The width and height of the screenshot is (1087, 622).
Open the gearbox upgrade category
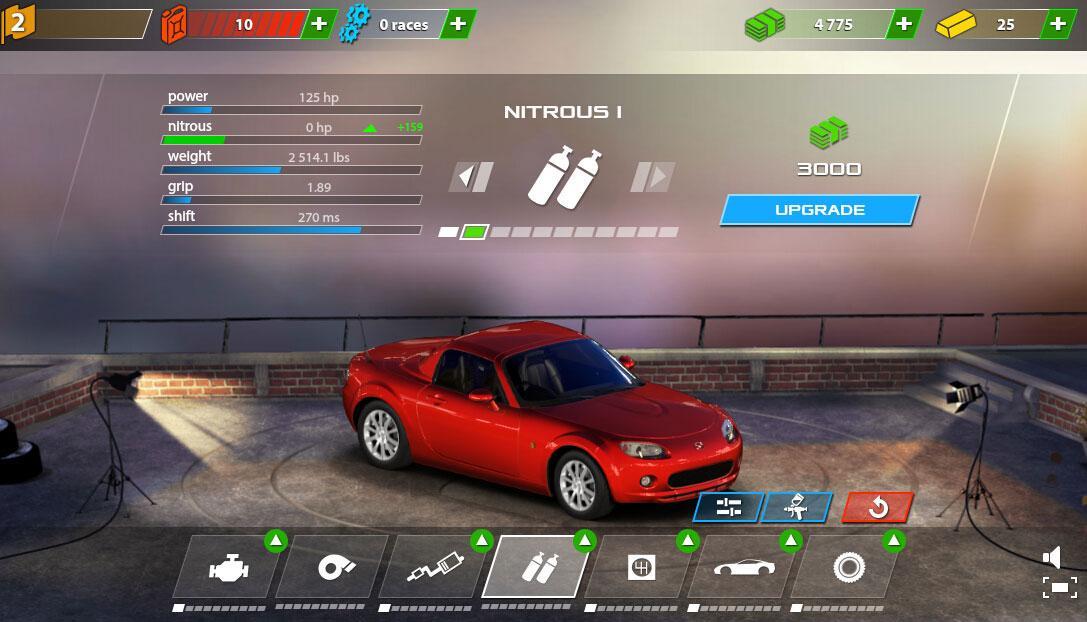[x=640, y=567]
